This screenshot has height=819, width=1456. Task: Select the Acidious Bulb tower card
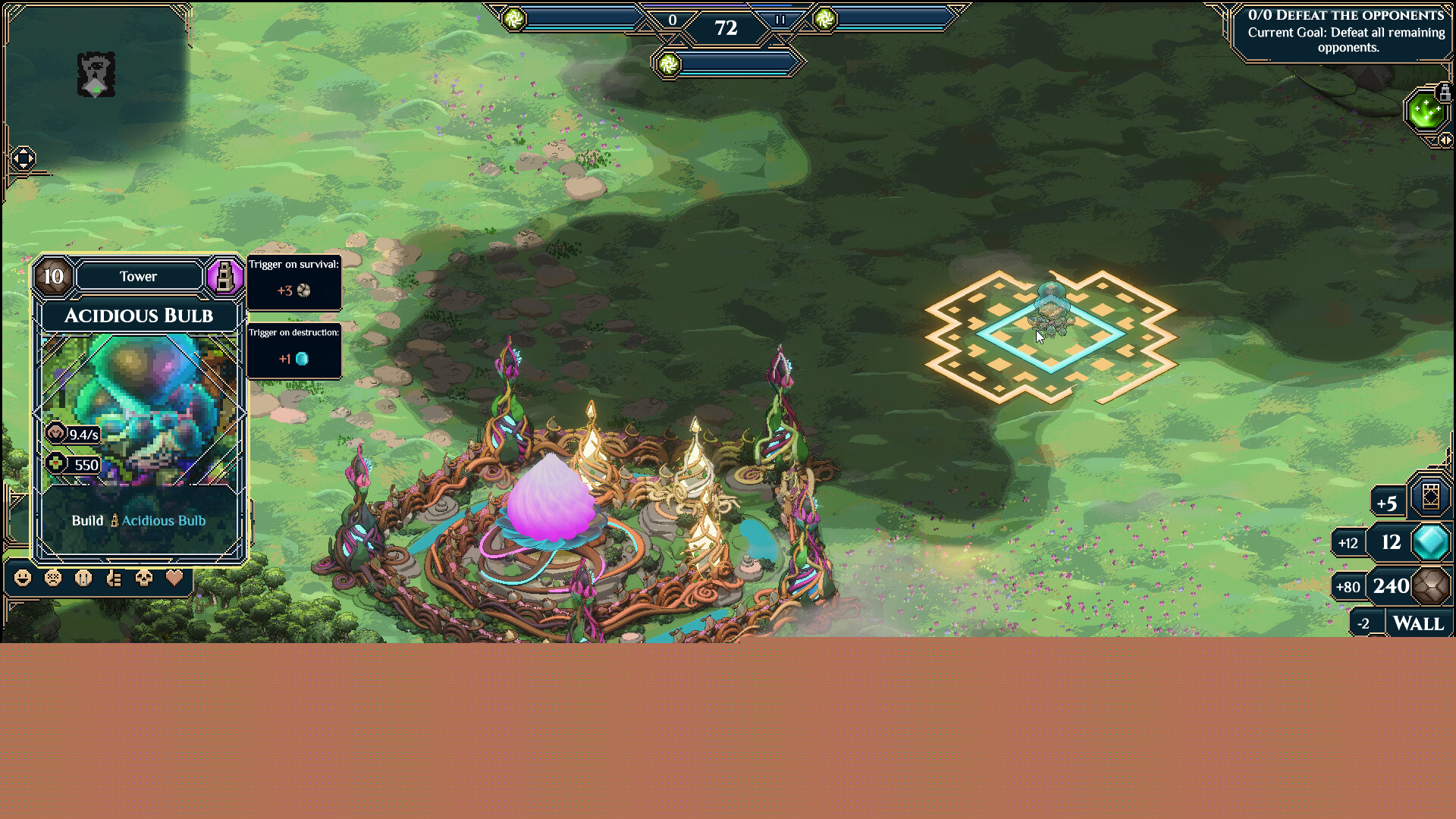click(x=139, y=409)
